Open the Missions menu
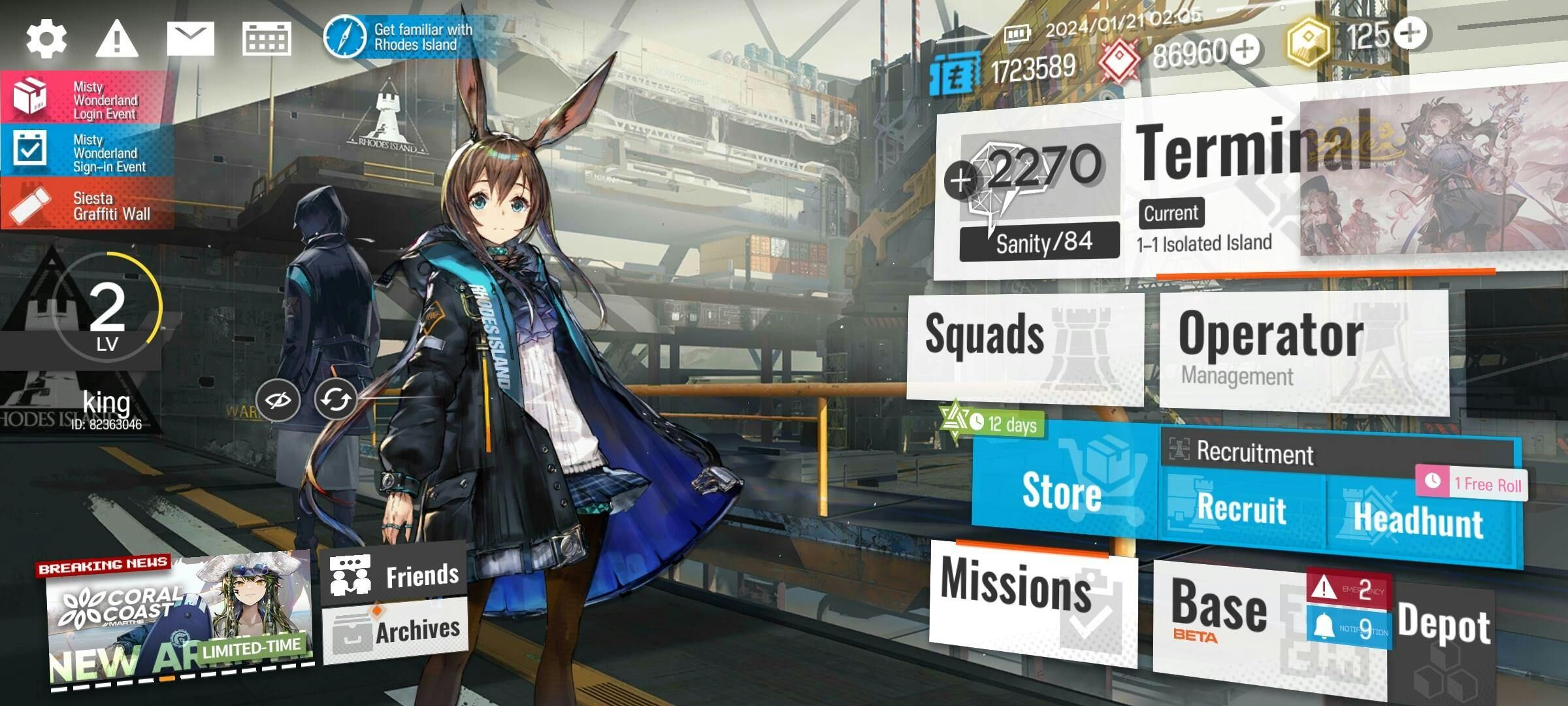The image size is (1568, 706). coord(1031,601)
